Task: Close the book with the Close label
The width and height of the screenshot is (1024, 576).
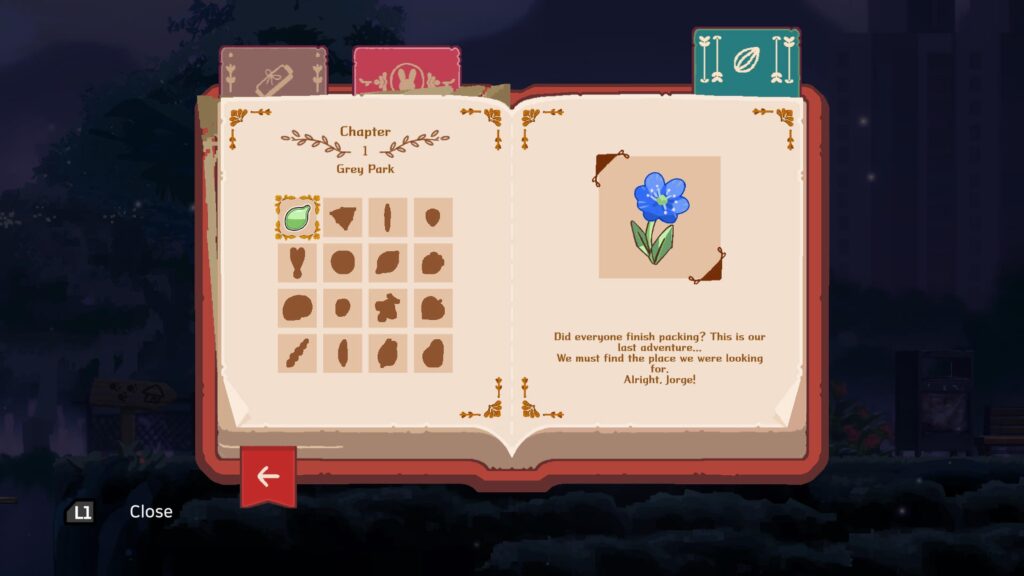Action: click(x=150, y=511)
